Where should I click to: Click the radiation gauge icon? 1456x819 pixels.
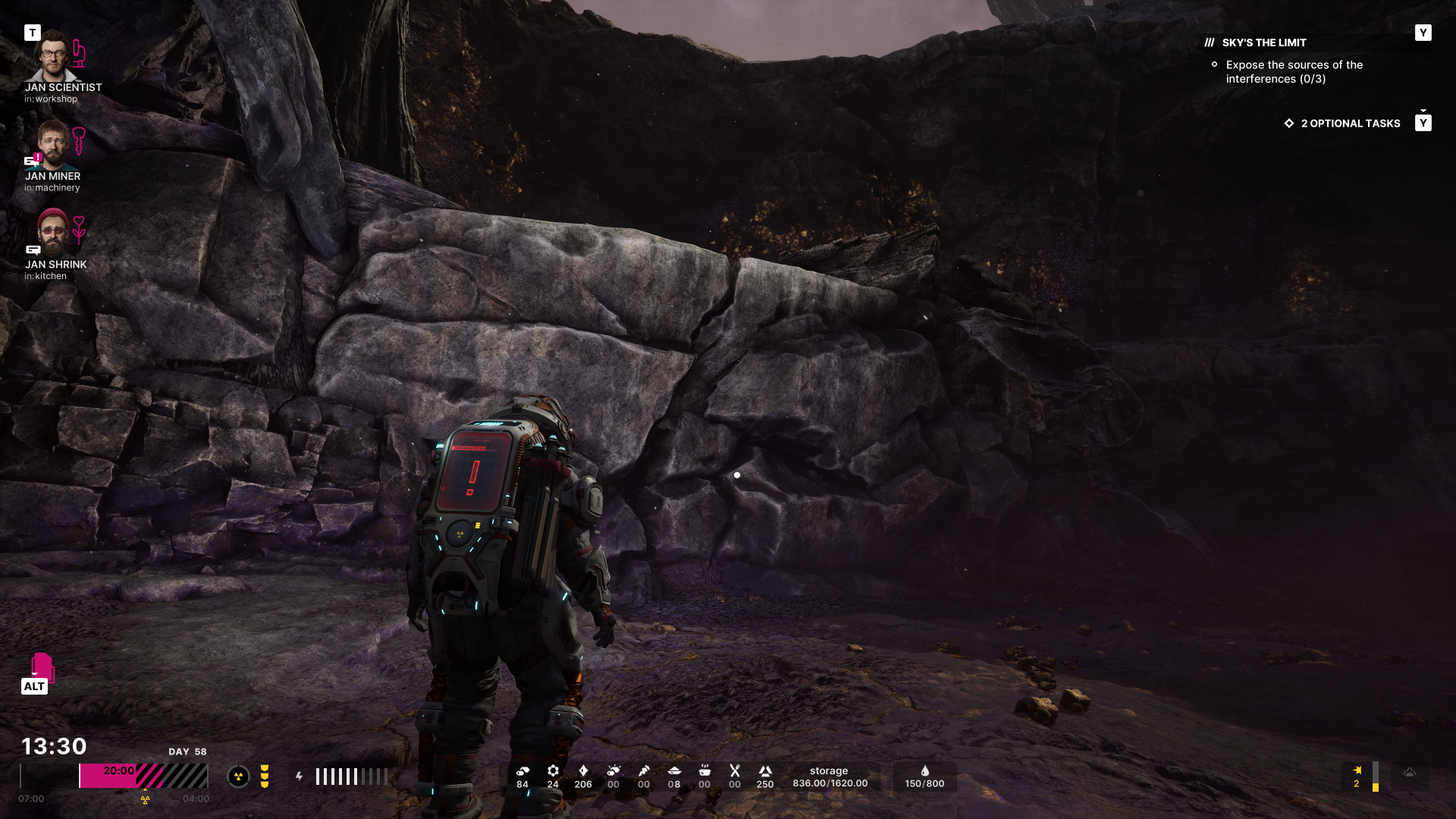[238, 777]
